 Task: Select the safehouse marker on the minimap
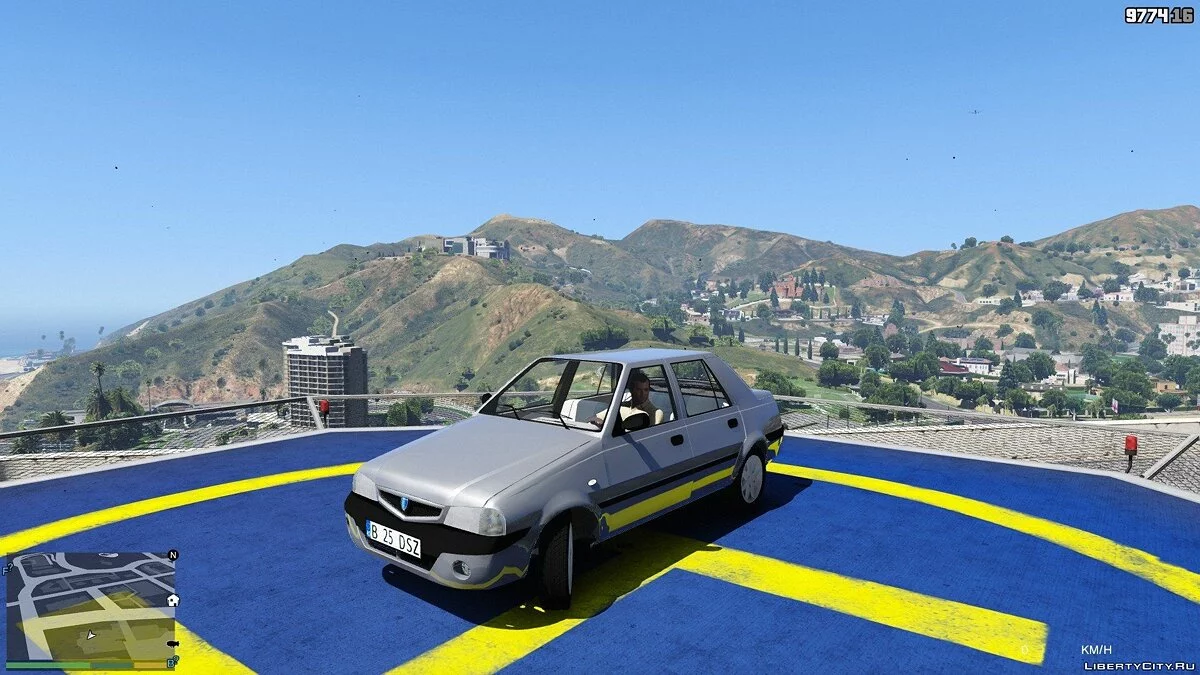pyautogui.click(x=173, y=600)
